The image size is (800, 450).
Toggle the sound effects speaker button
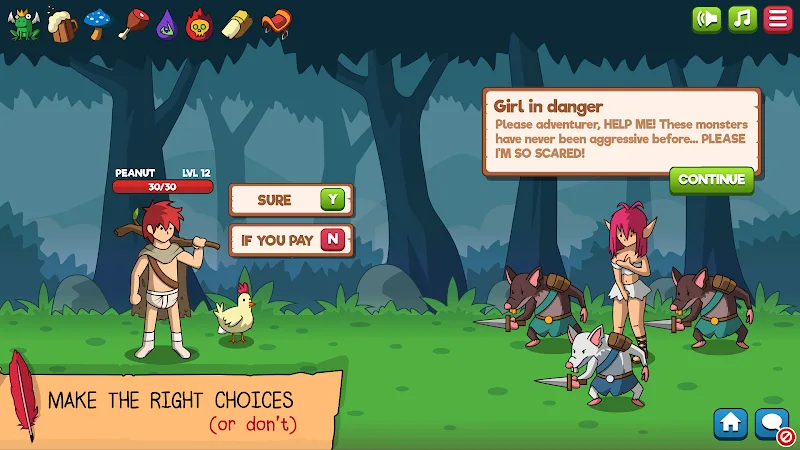point(707,20)
